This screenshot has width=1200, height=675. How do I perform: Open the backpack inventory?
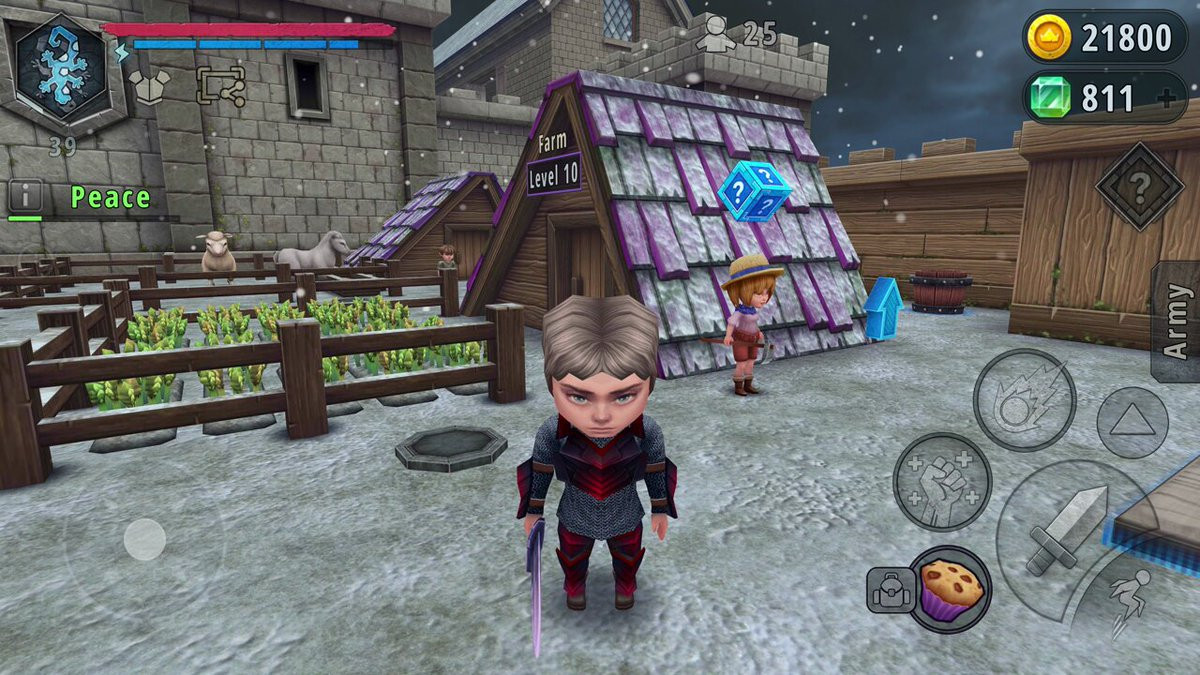coord(888,590)
